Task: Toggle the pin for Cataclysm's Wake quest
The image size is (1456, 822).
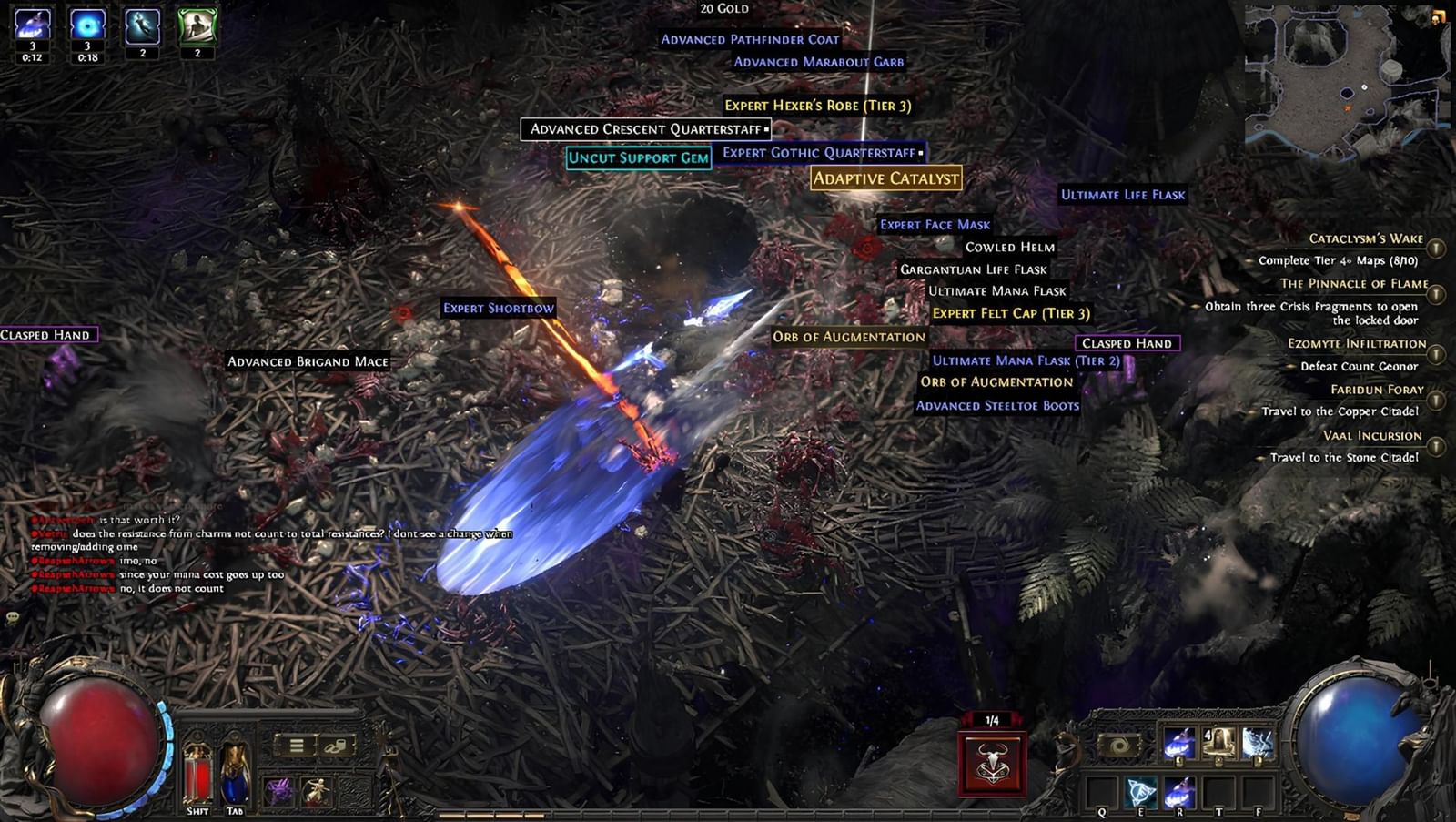Action: pyautogui.click(x=1435, y=246)
